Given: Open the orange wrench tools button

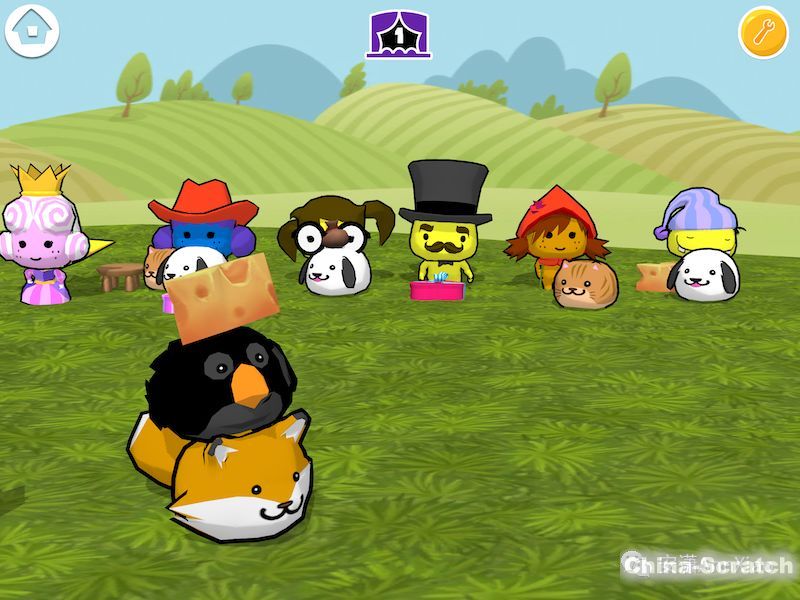Looking at the screenshot, I should tap(763, 33).
